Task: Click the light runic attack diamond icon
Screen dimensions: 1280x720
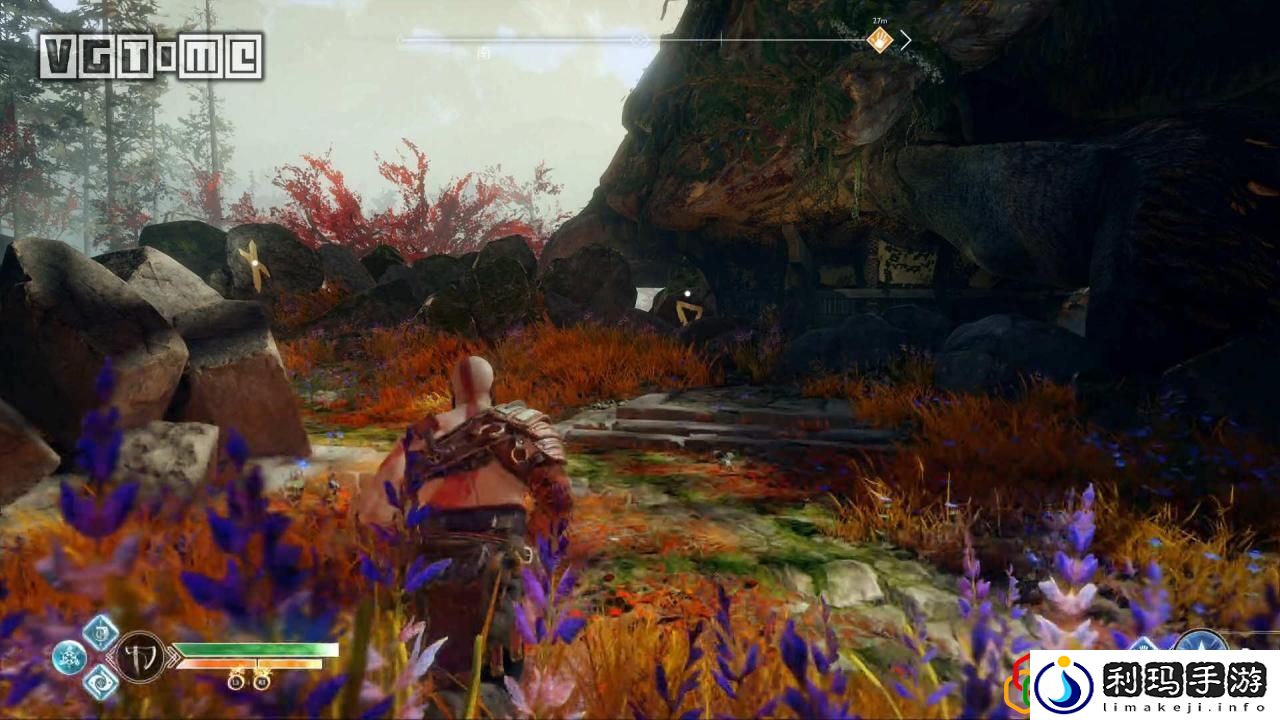Action: 100,634
